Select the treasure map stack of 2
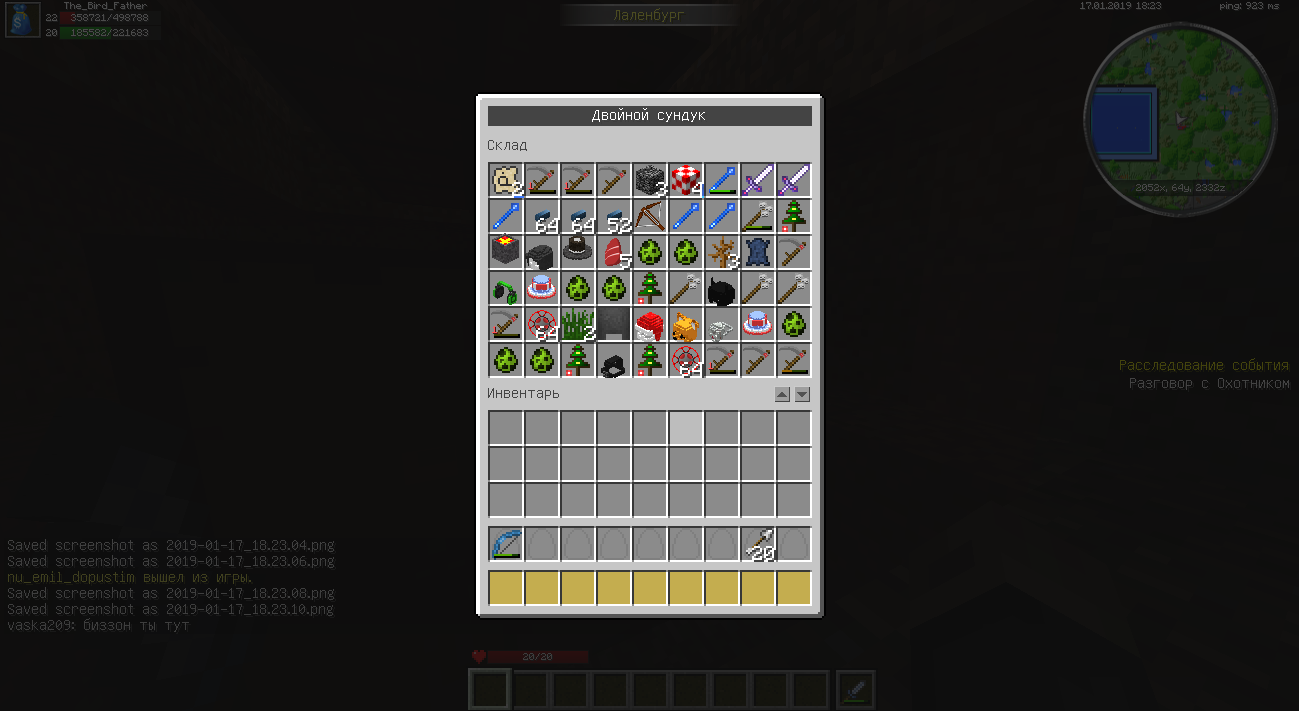The width and height of the screenshot is (1299, 711). [x=506, y=181]
